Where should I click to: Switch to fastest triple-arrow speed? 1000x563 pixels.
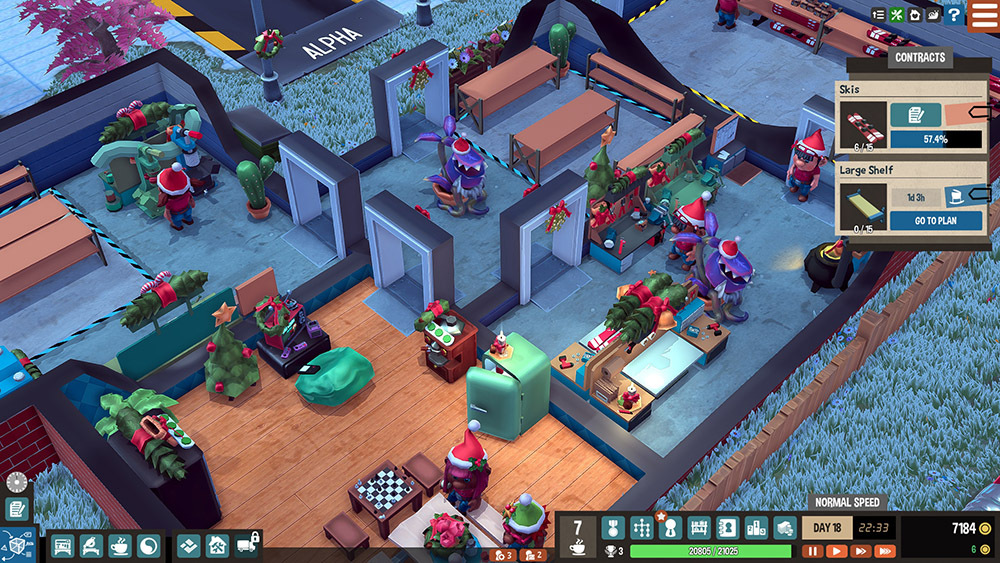click(884, 550)
